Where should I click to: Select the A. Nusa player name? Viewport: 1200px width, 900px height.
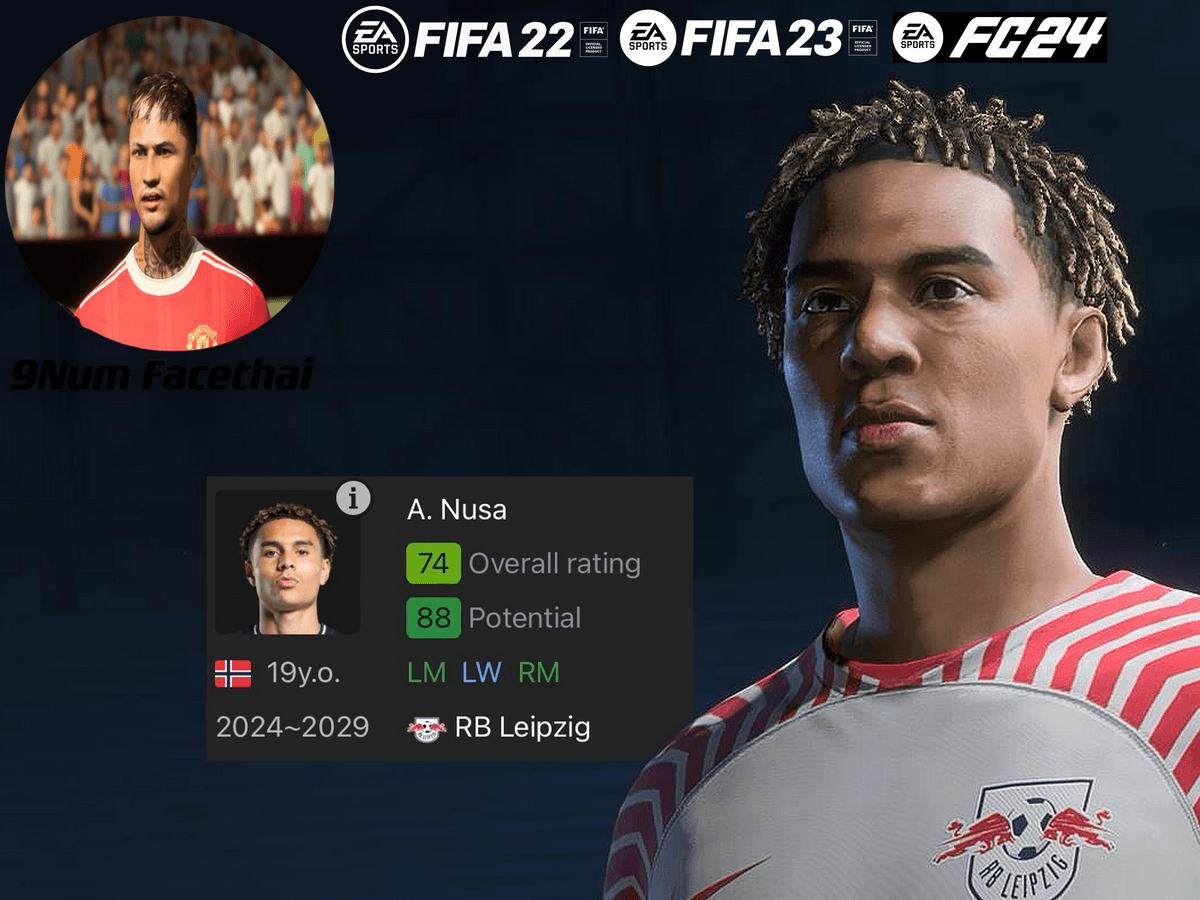[457, 510]
